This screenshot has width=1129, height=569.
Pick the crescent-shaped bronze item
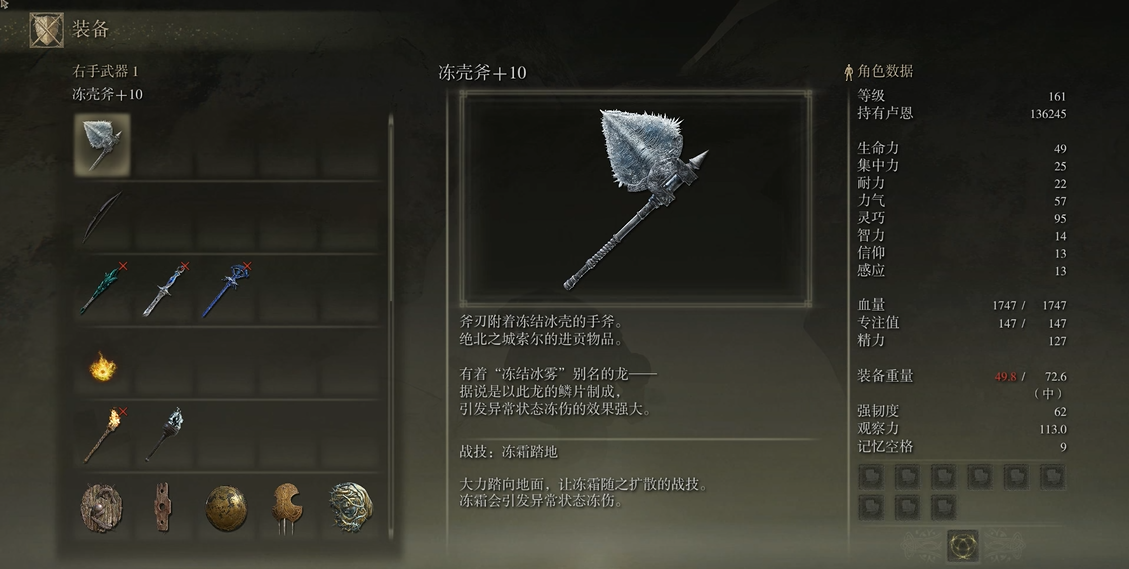(x=288, y=507)
